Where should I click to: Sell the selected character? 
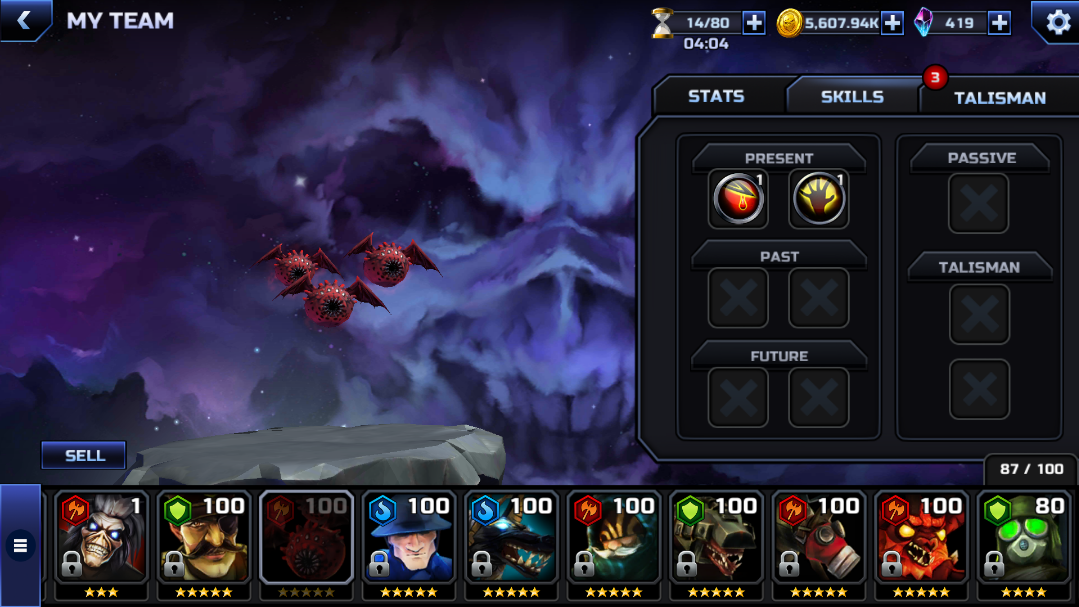[84, 455]
